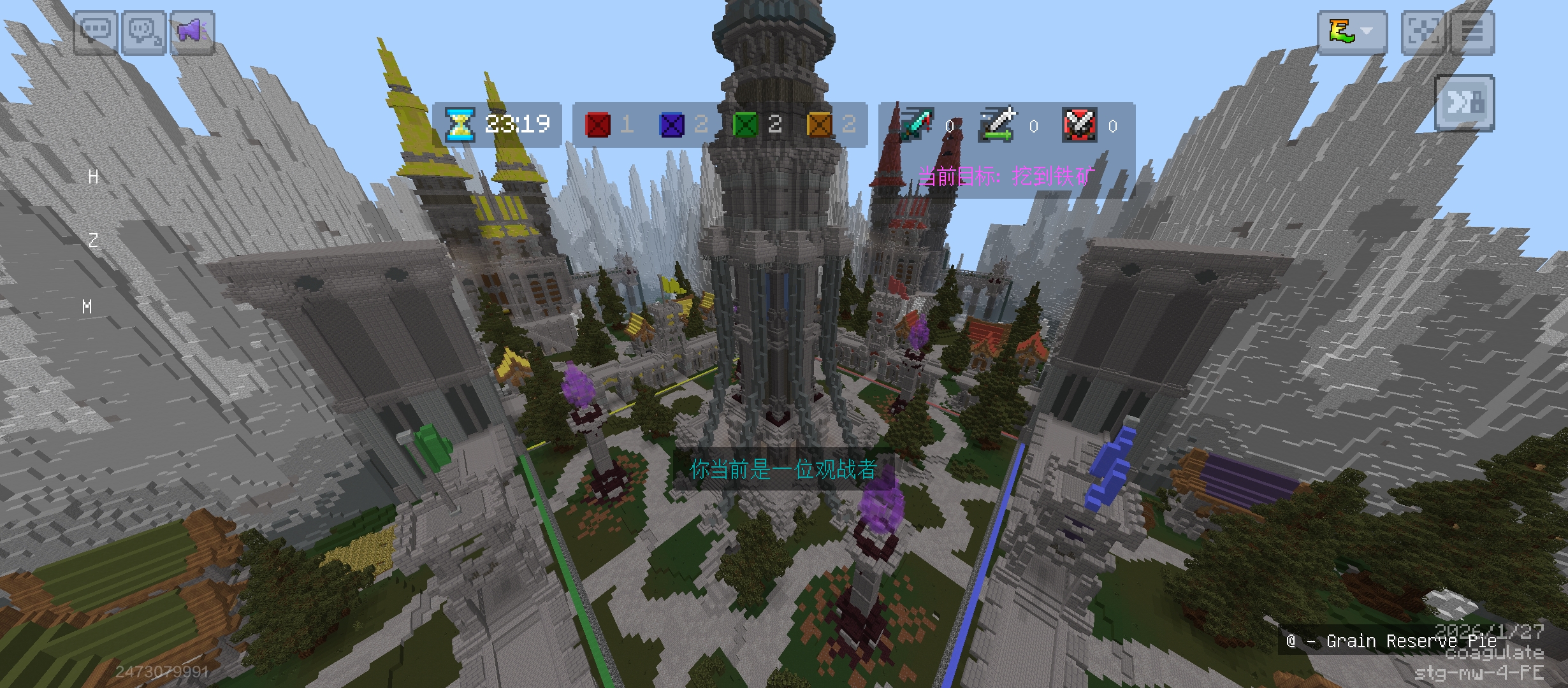Screen dimensions: 1568x688
Task: Toggle the crosshair focus frame button
Action: pyautogui.click(x=1423, y=32)
